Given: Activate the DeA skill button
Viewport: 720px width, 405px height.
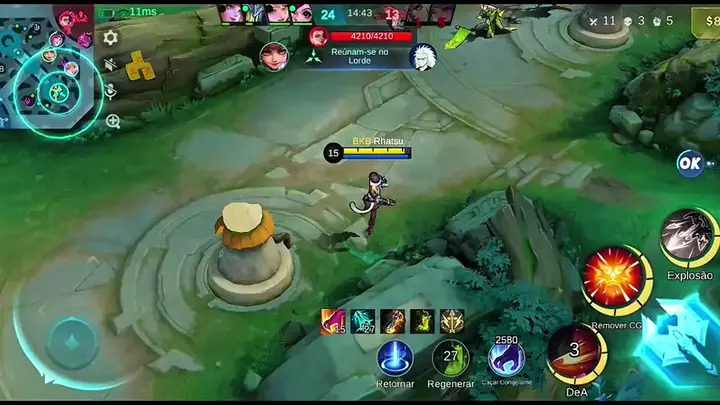Looking at the screenshot, I should coord(575,353).
